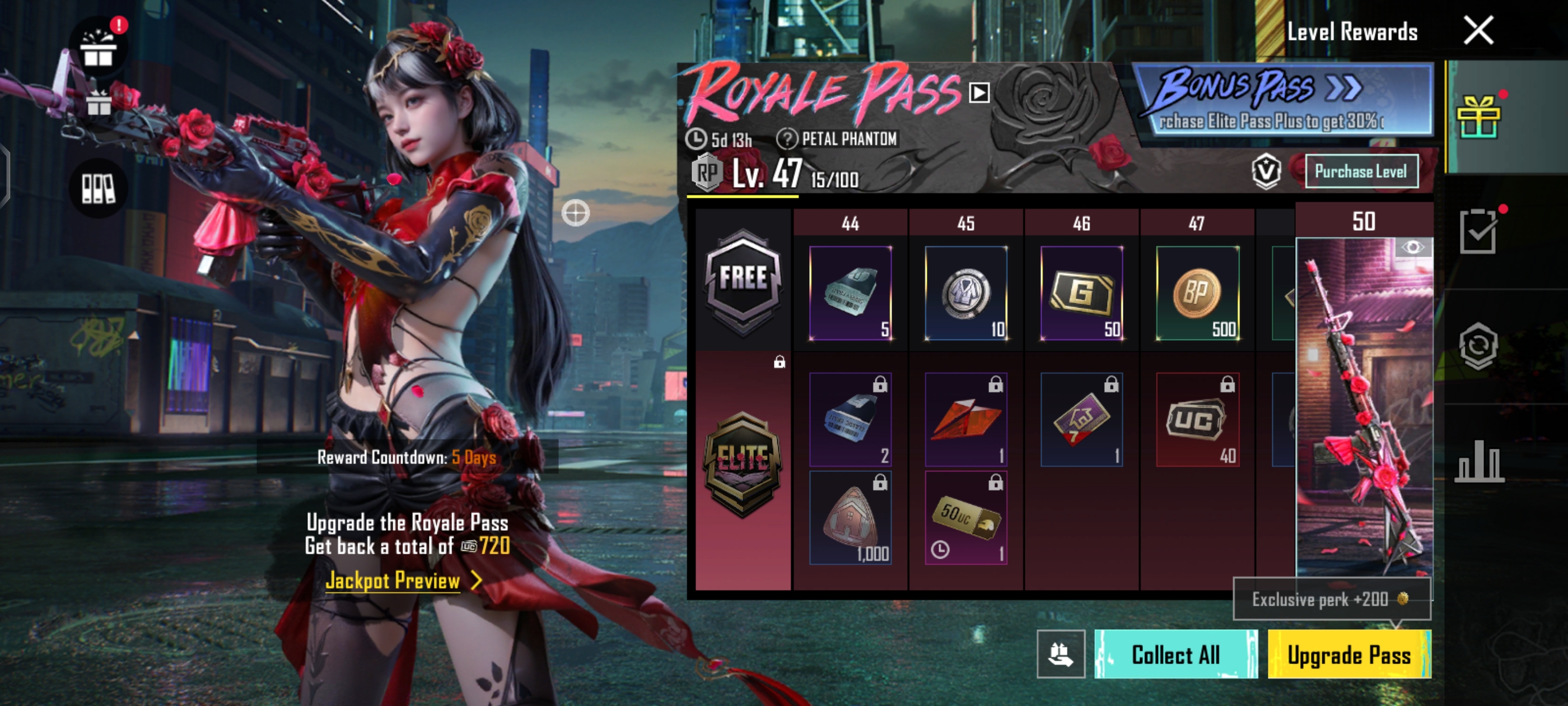Preview the level 50 rose weapon skin

coord(1412,247)
